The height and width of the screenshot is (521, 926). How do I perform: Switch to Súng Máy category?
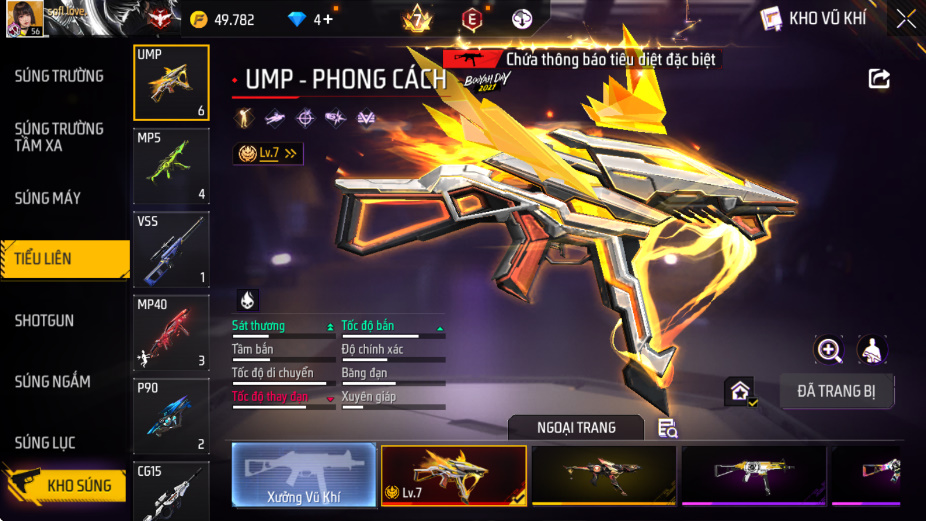pos(48,198)
